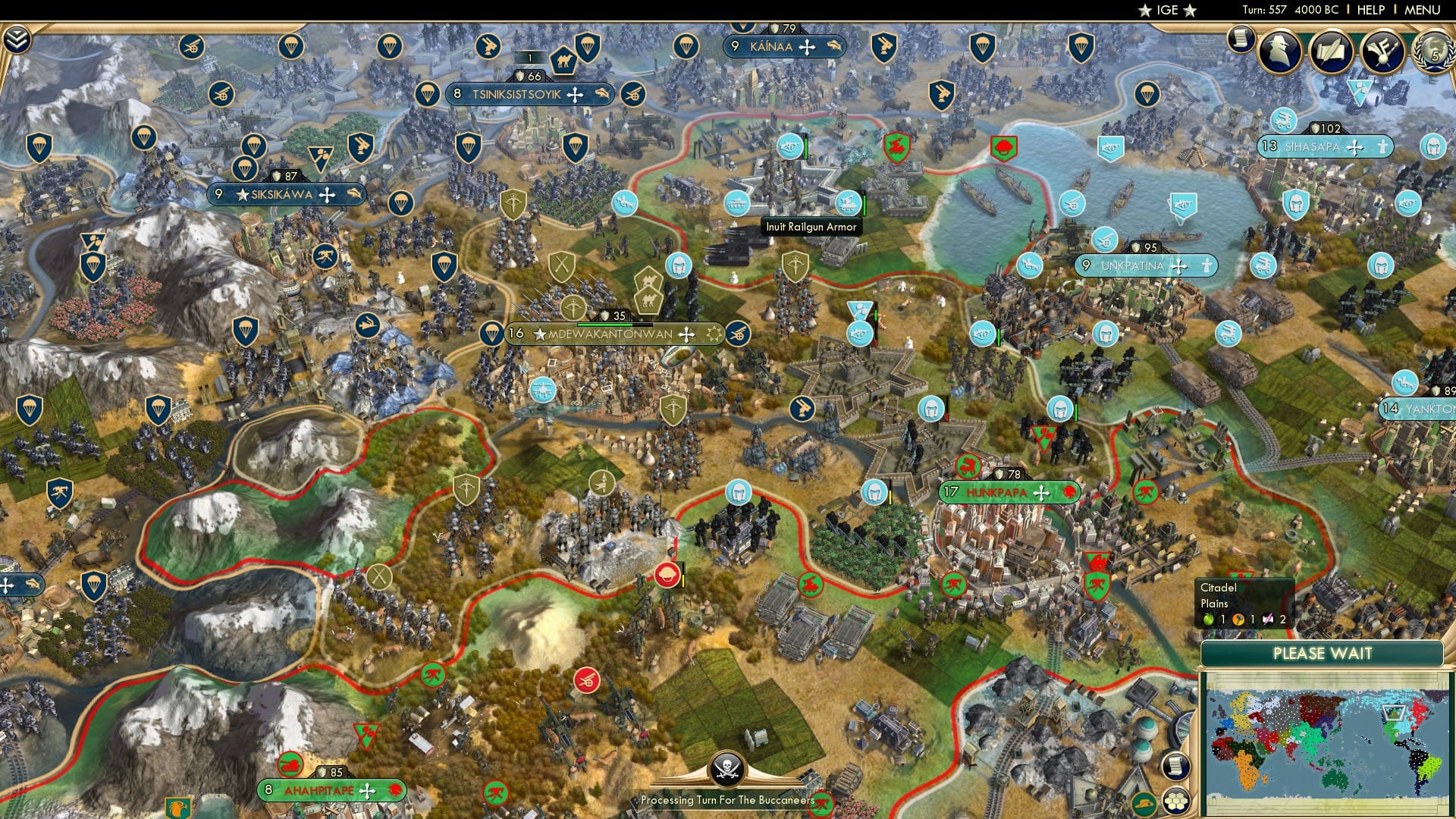The width and height of the screenshot is (1456, 819).
Task: Open the Espionage overview spy icon
Action: pyautogui.click(x=1280, y=51)
